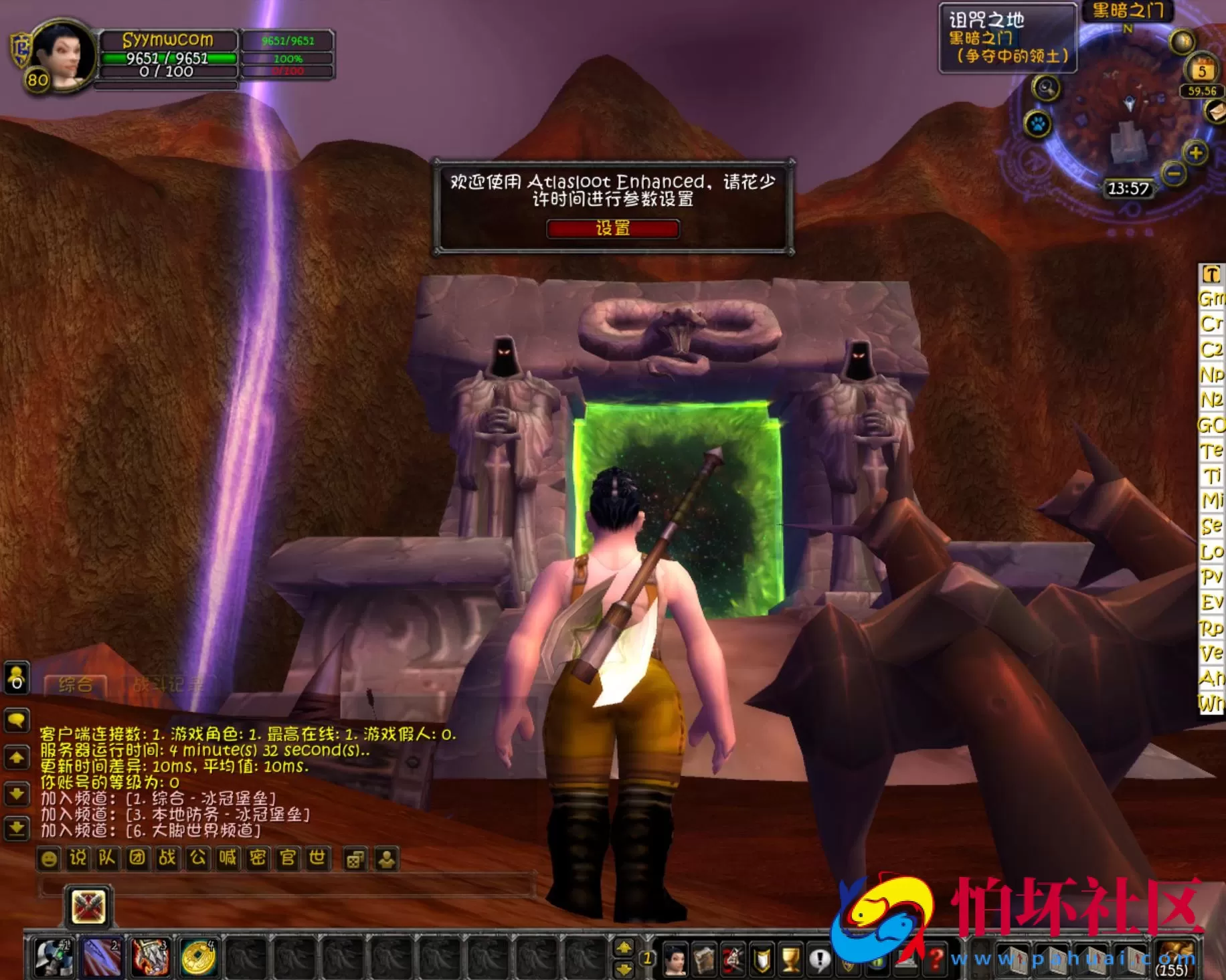Click the smiley emote icon above chat input
Screen dimensions: 1226x980
(49, 859)
